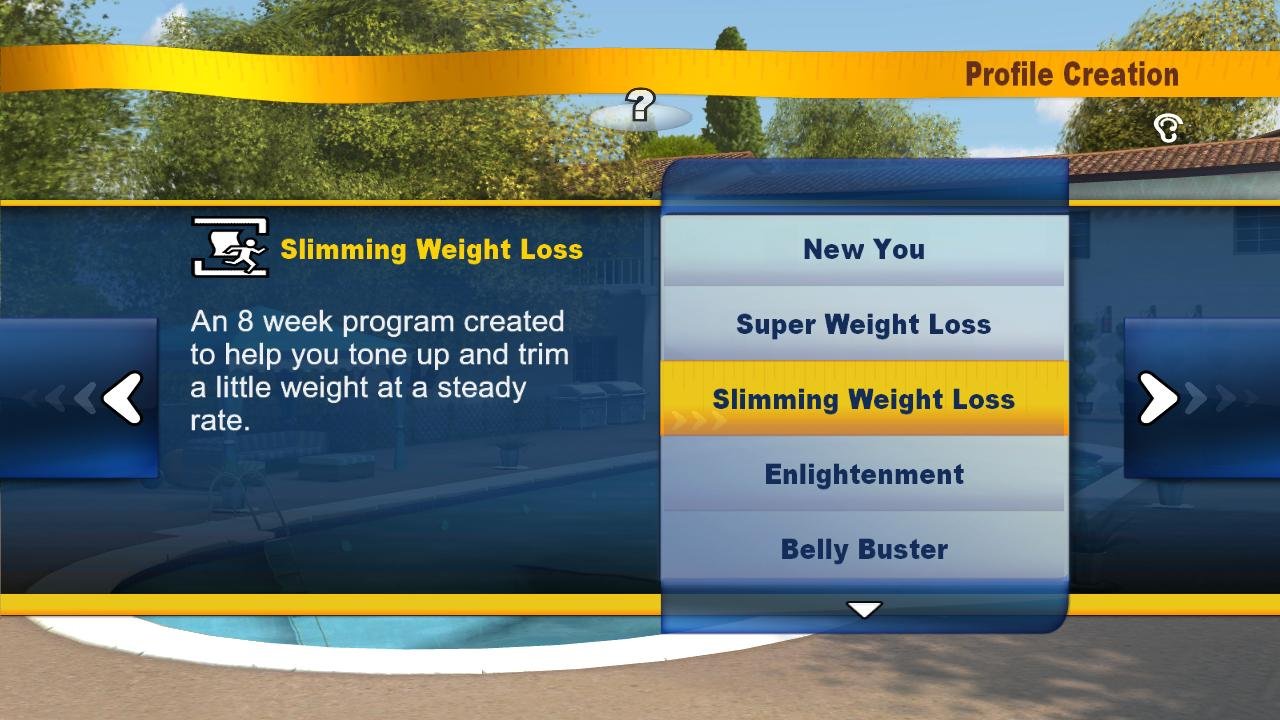Click the down arrow to reveal more programs
This screenshot has height=720, width=1280.
pos(863,609)
